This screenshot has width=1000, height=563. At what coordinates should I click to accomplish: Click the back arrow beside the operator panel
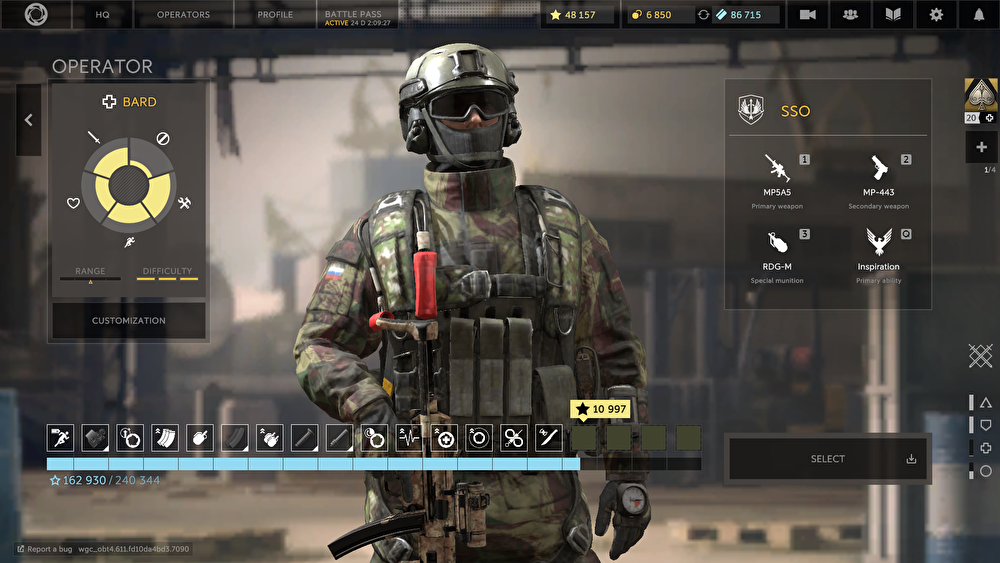click(28, 120)
